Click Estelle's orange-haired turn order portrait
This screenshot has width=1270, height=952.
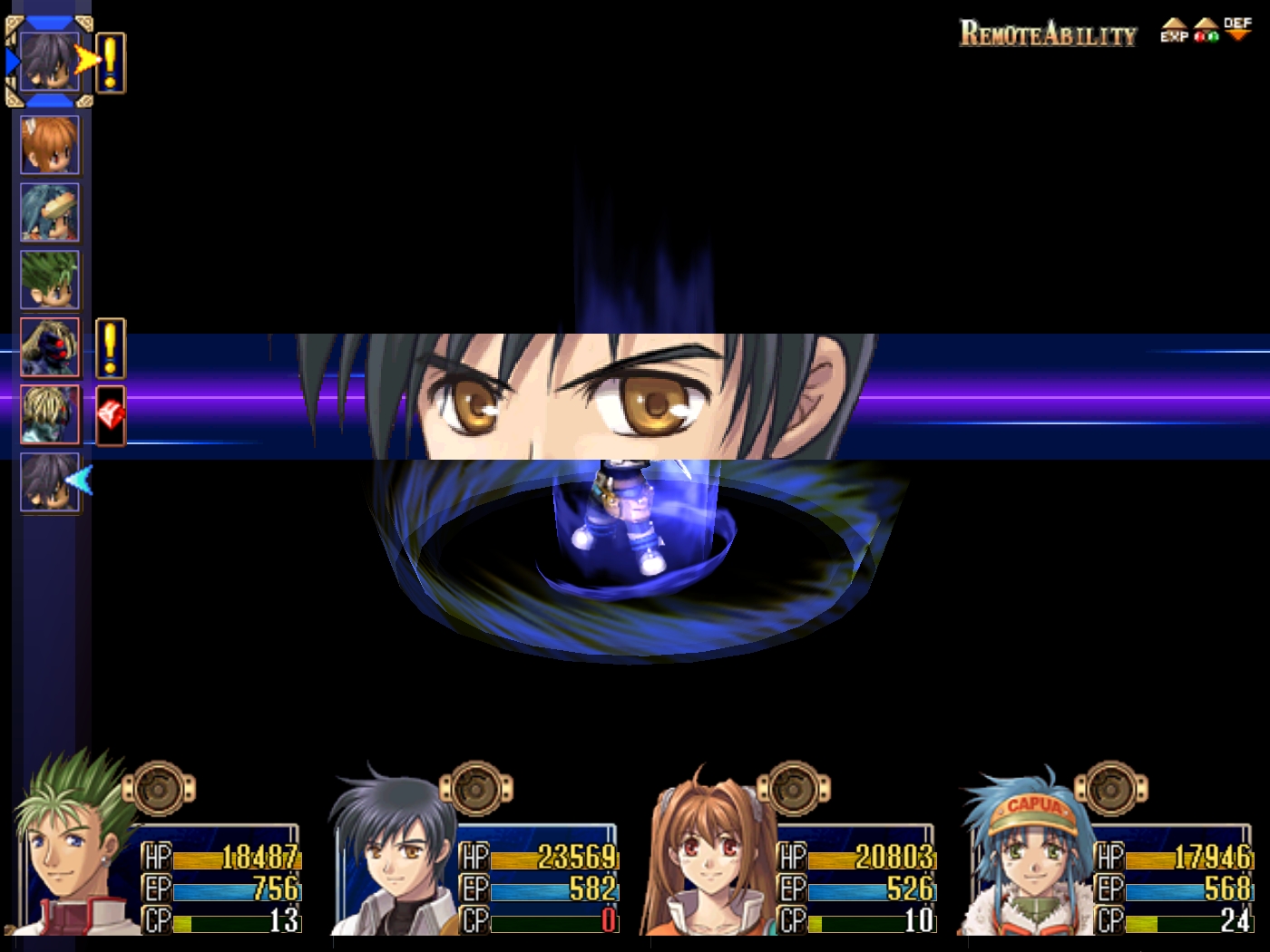coord(50,145)
